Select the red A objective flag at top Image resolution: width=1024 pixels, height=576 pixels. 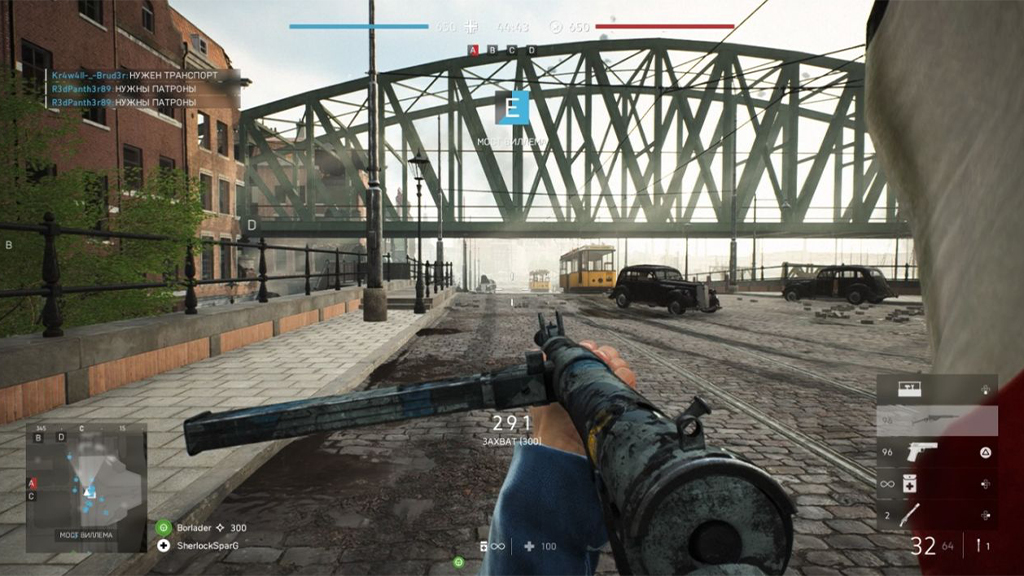click(473, 50)
